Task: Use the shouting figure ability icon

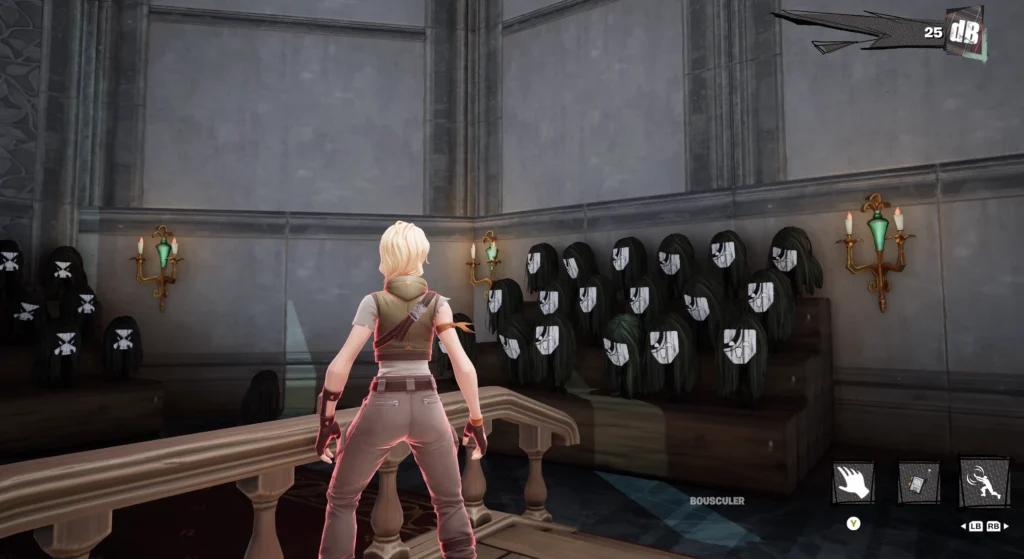Action: point(983,482)
